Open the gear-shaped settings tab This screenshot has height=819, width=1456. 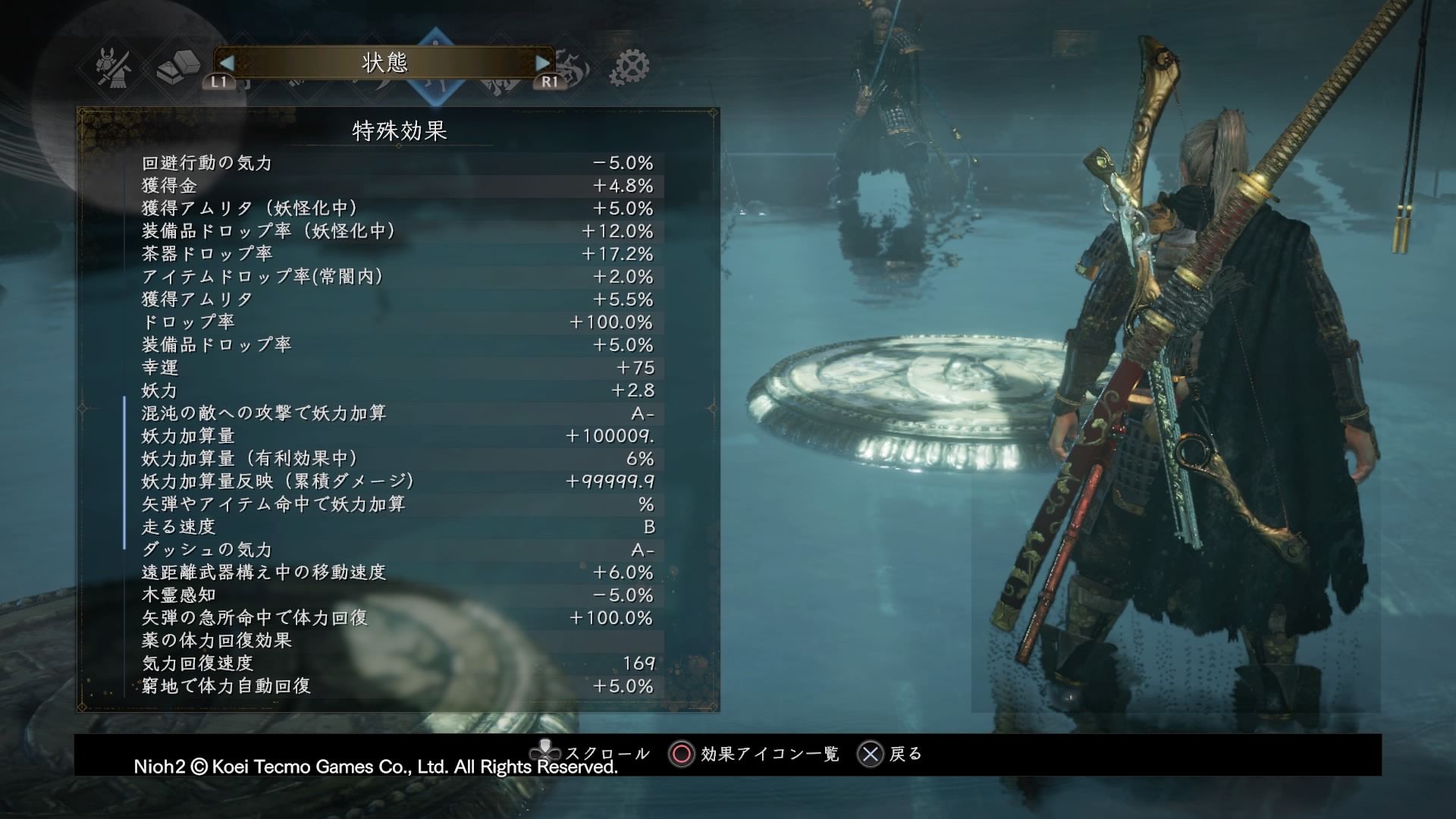click(629, 67)
